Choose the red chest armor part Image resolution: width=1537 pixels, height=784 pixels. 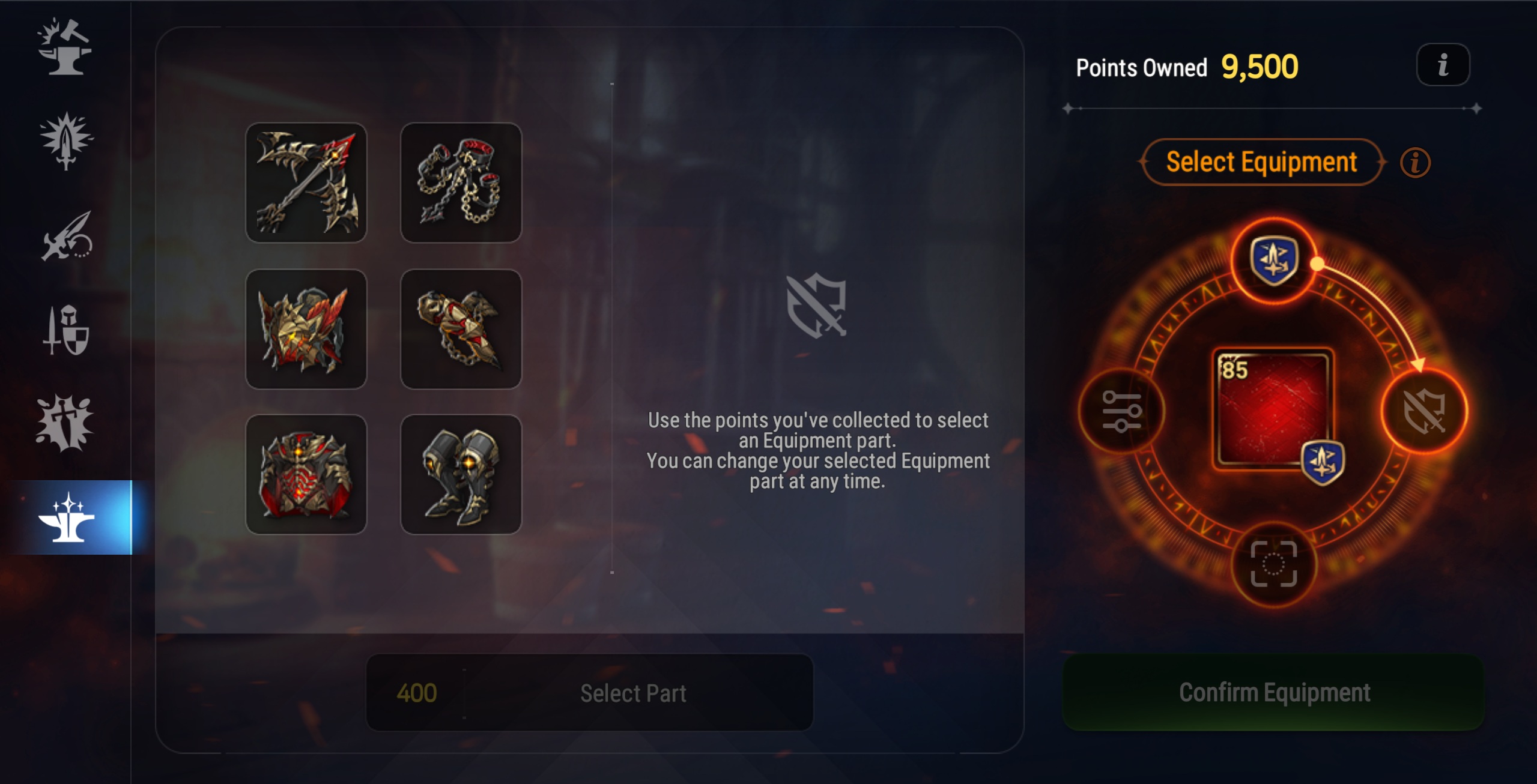pyautogui.click(x=306, y=474)
